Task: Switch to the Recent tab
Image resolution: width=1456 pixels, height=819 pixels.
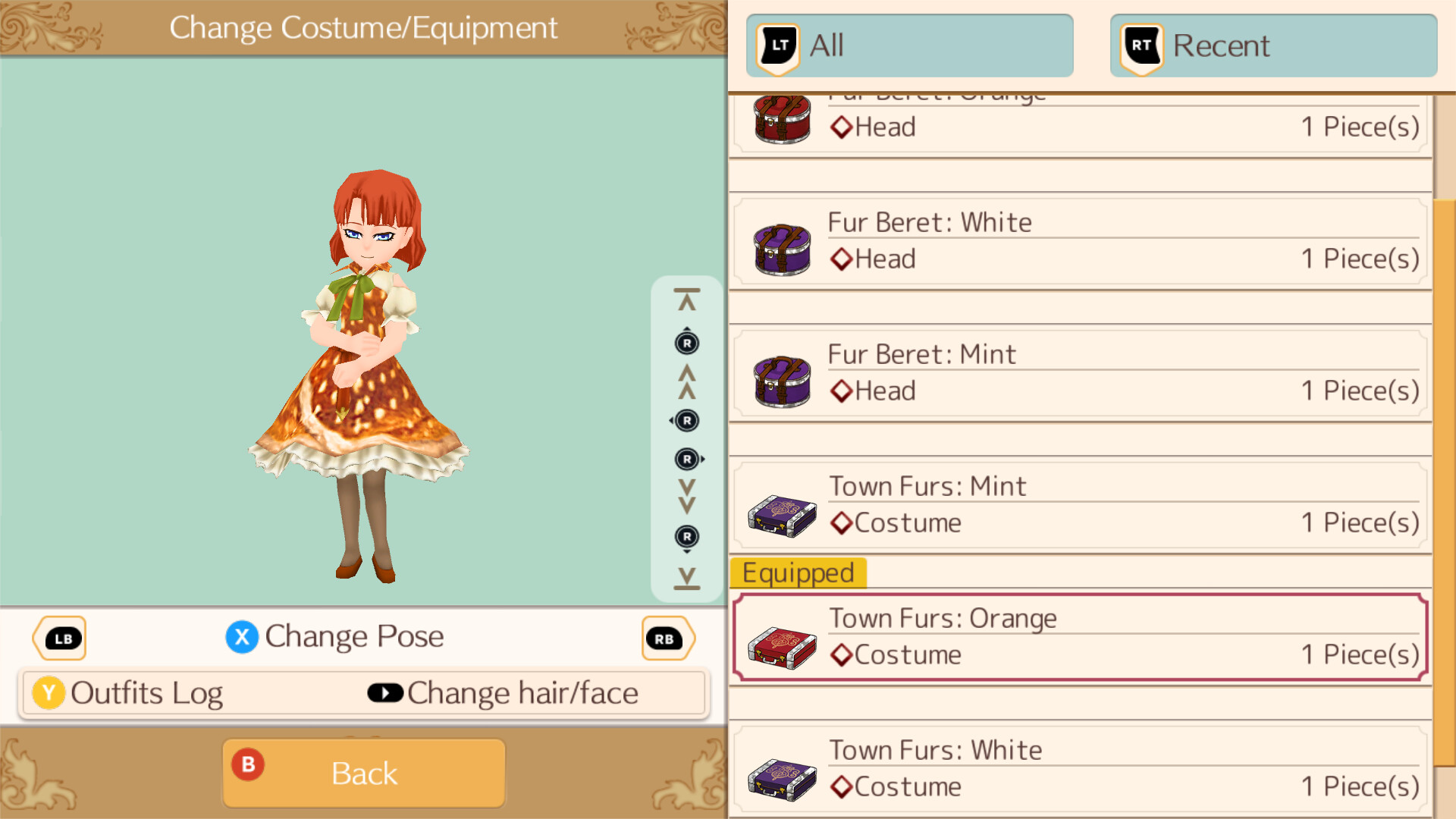Action: [x=1272, y=45]
